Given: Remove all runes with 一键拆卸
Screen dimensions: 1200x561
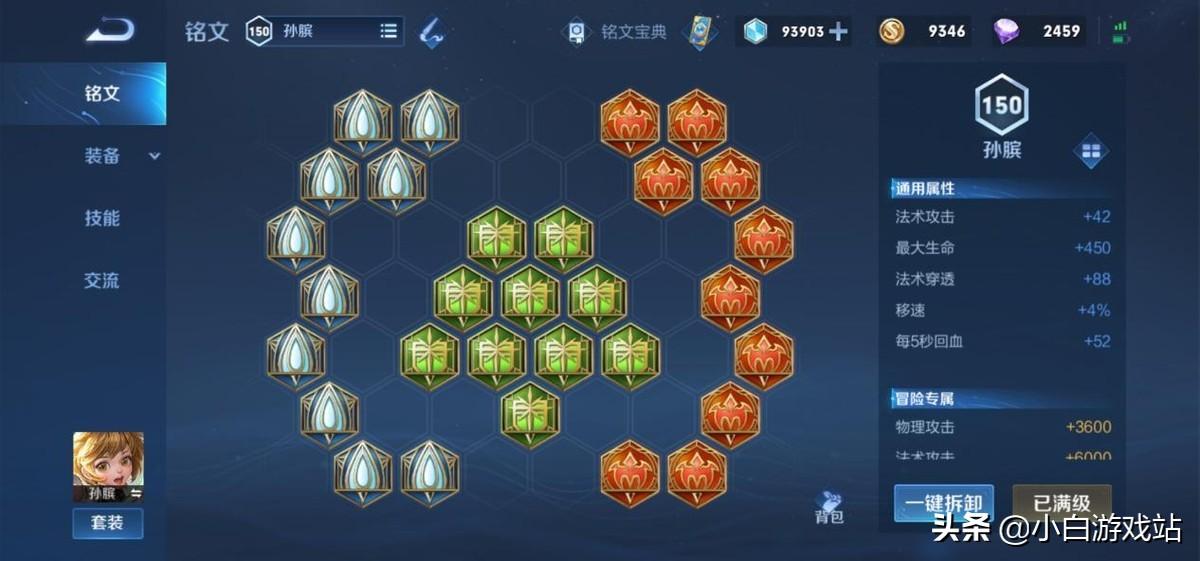Looking at the screenshot, I should pyautogui.click(x=943, y=502).
